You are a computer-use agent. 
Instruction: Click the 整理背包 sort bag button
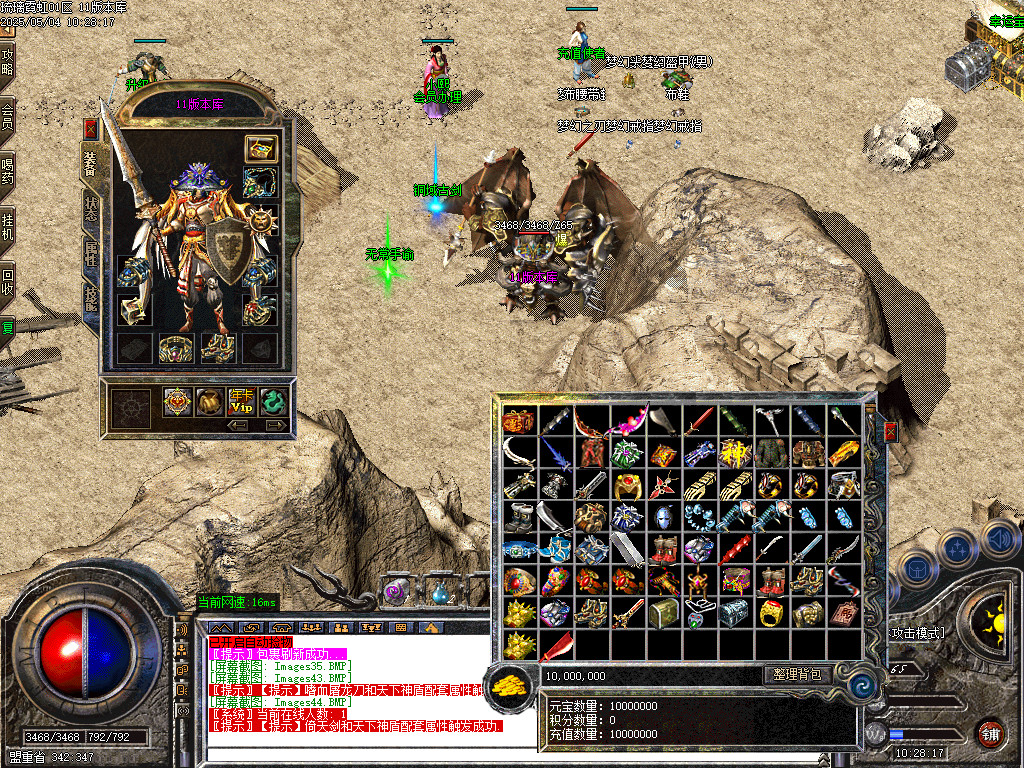[797, 675]
